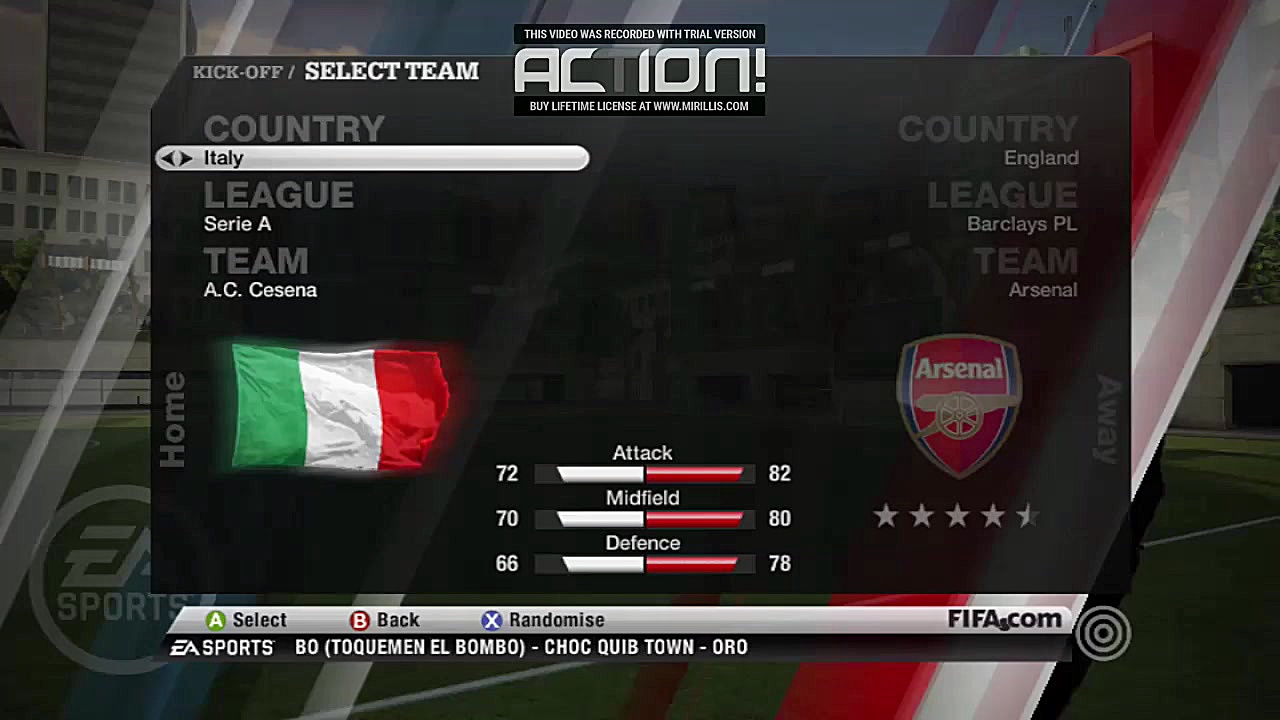The height and width of the screenshot is (720, 1280).
Task: Click the Attack rating bar
Action: tap(643, 473)
